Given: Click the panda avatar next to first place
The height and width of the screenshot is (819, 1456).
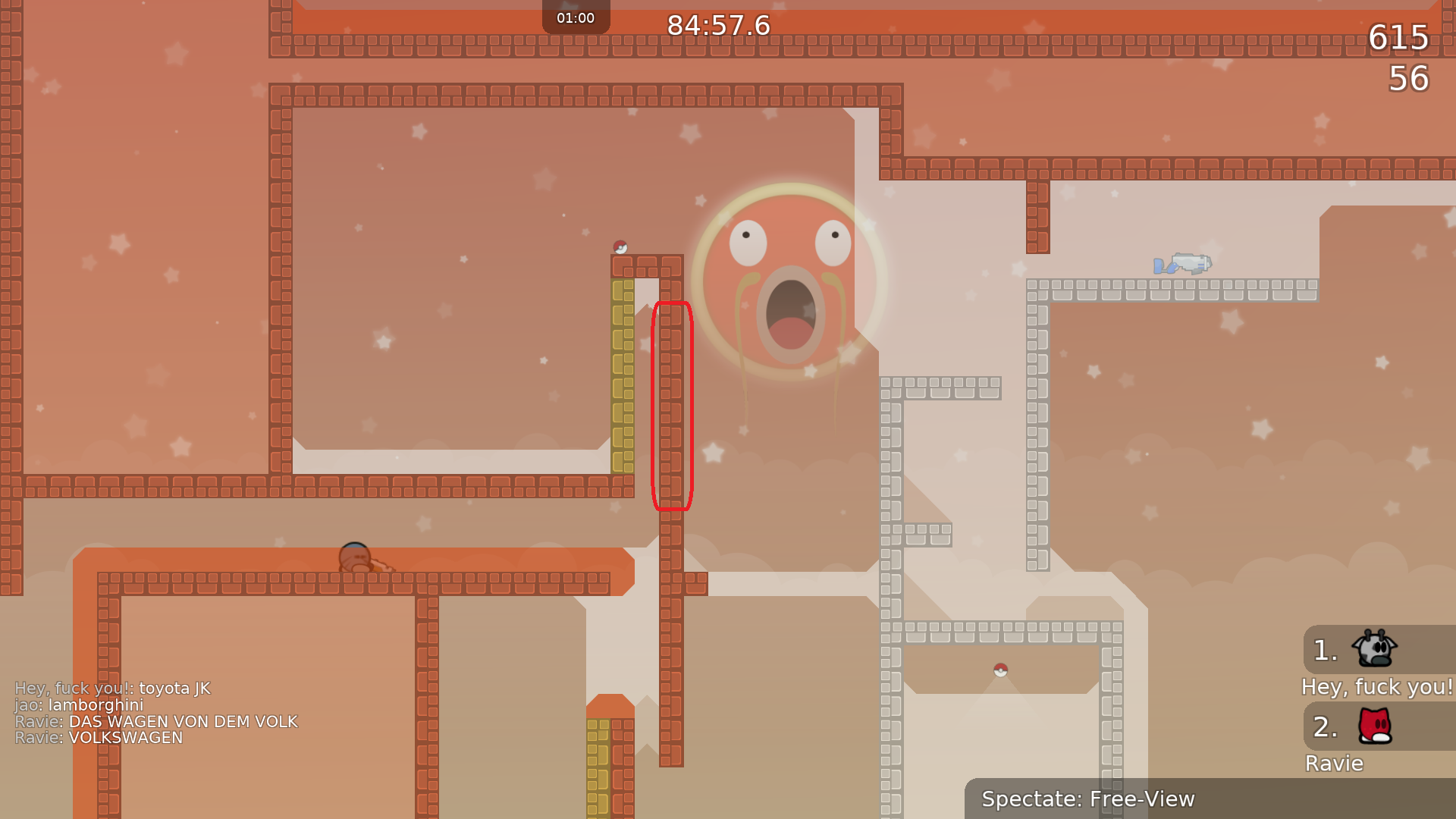Looking at the screenshot, I should 1376,650.
